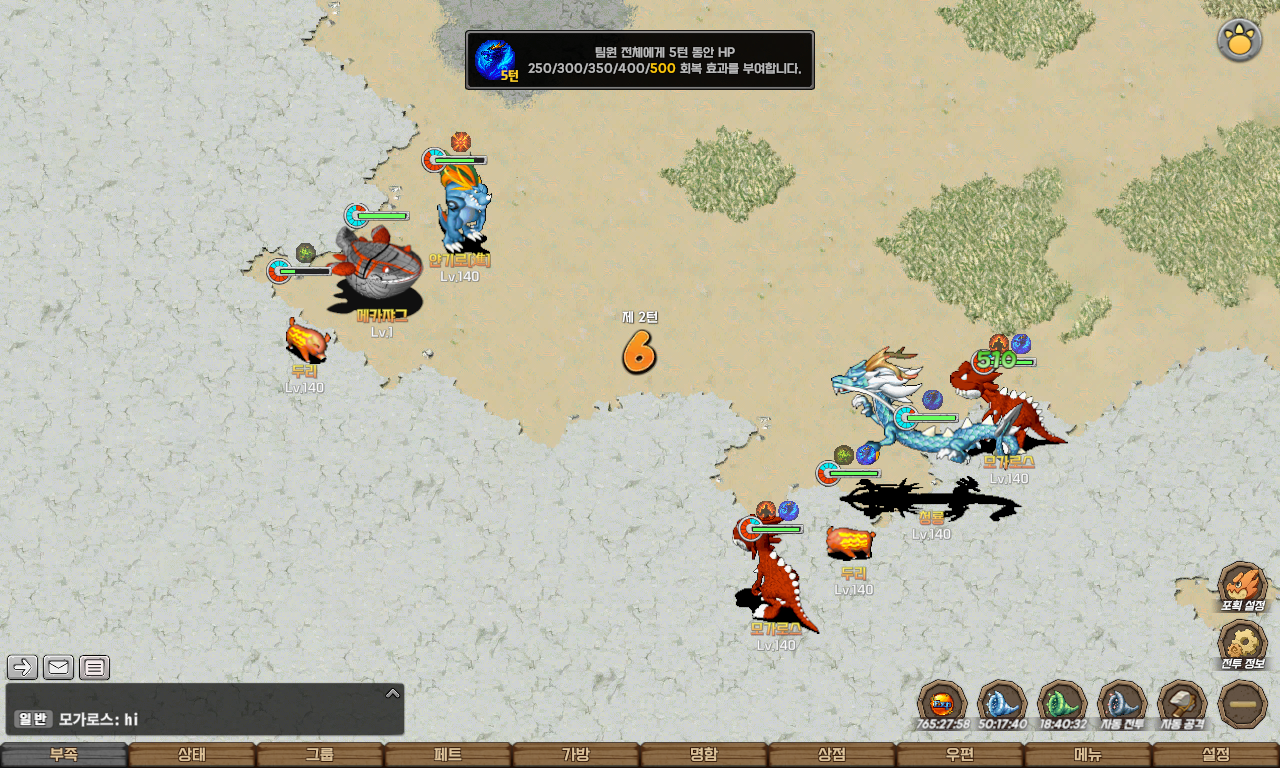
Task: Click the list icon button above chat
Action: pos(94,667)
